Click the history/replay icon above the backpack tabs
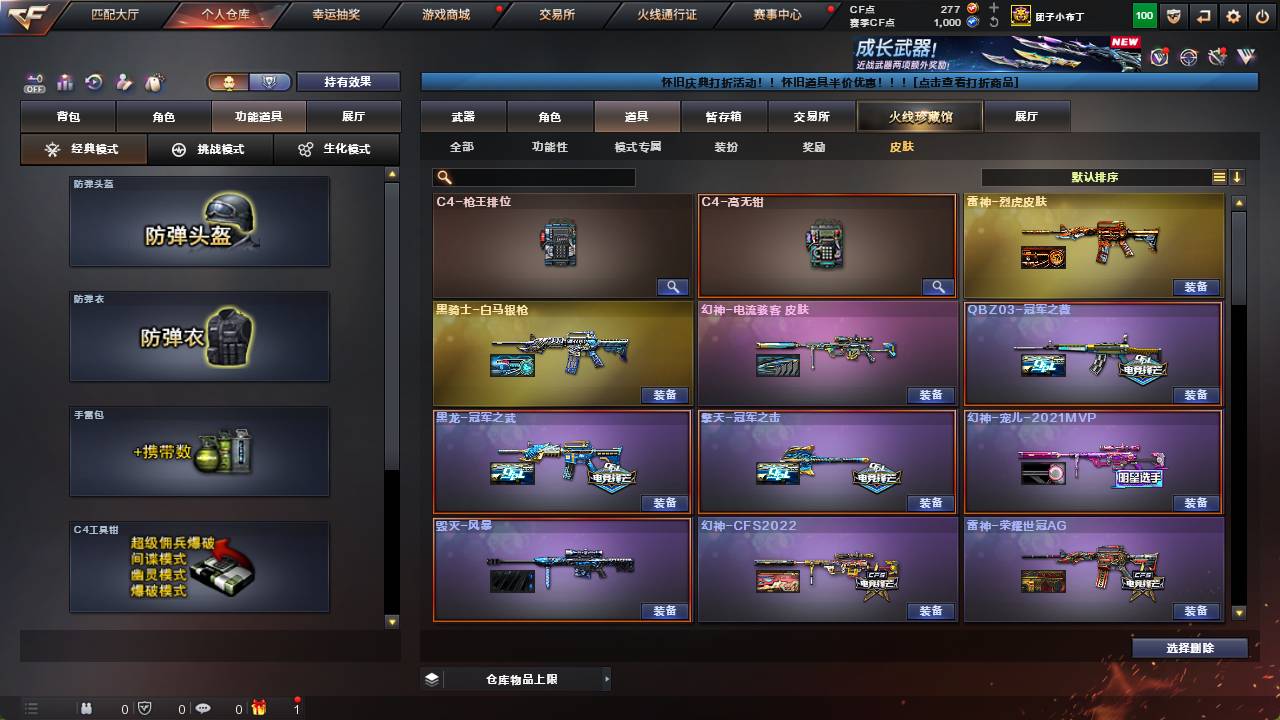 pos(94,80)
